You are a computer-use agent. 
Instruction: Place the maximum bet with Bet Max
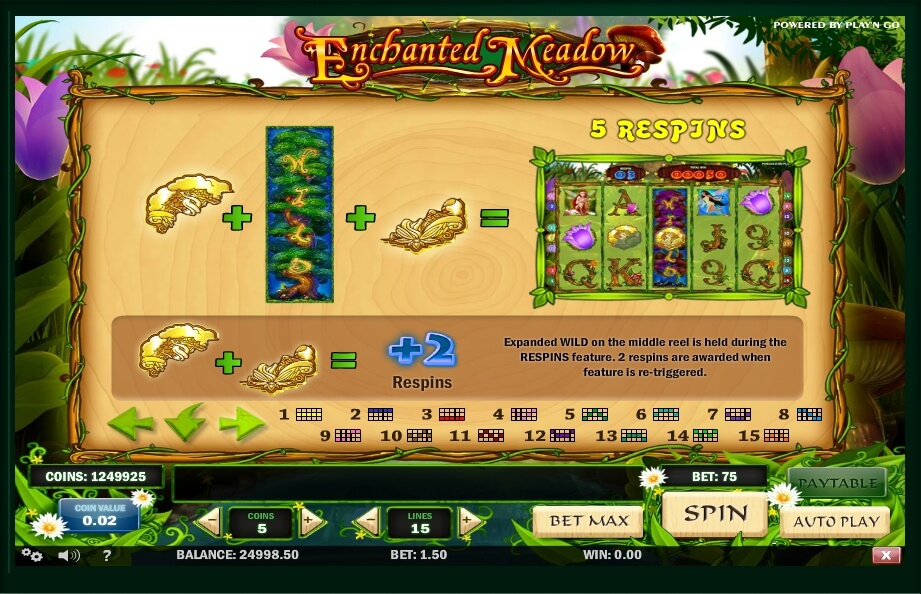588,521
